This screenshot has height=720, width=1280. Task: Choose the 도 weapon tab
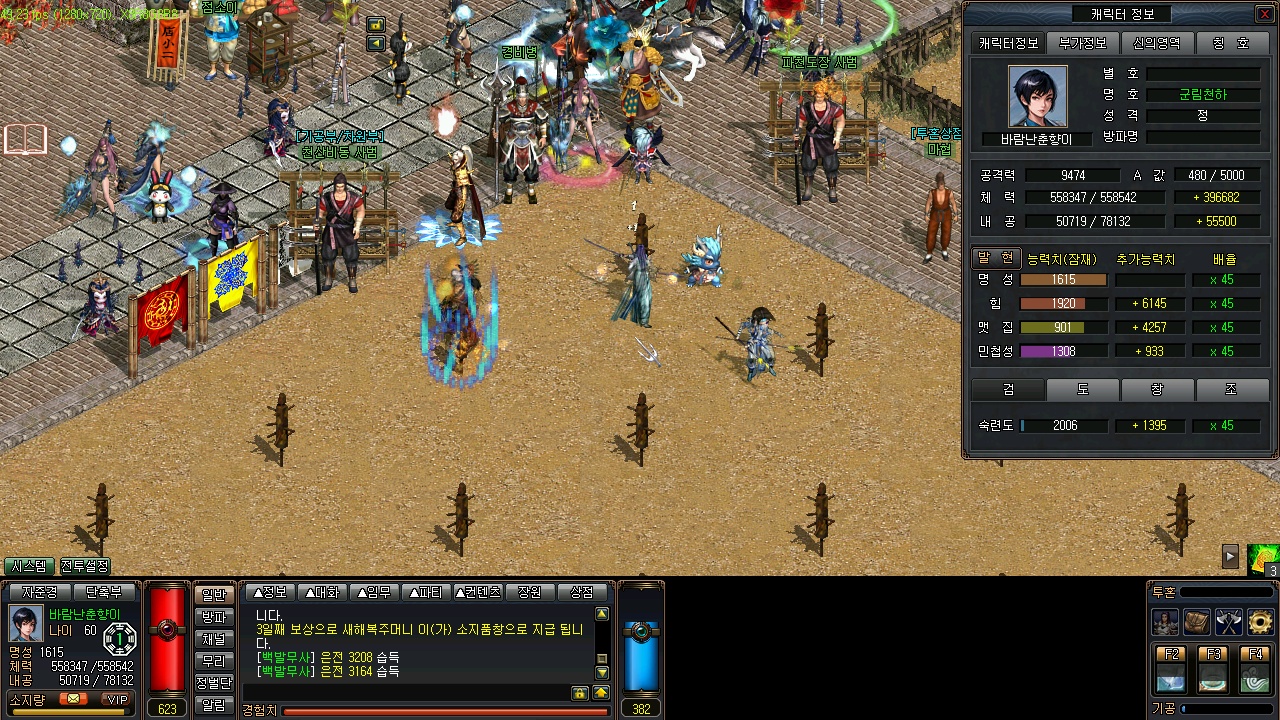(1083, 389)
